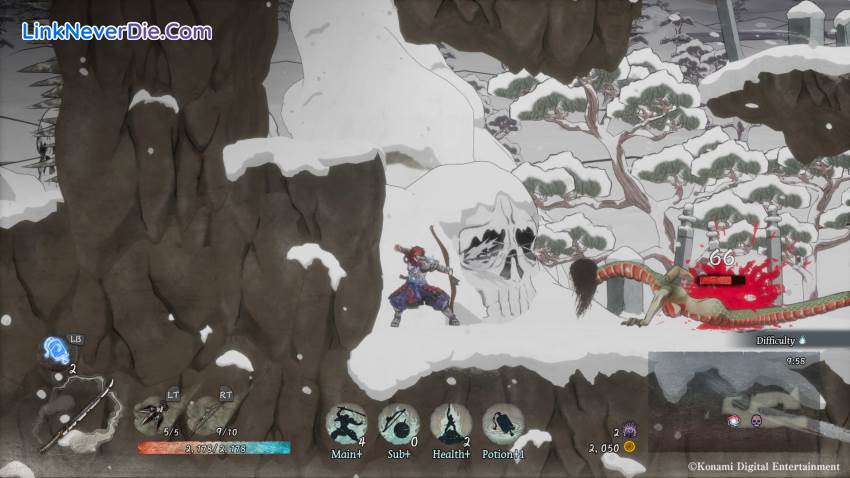The image size is (850, 478).
Task: Click the purple demon soul icon
Action: 630,430
